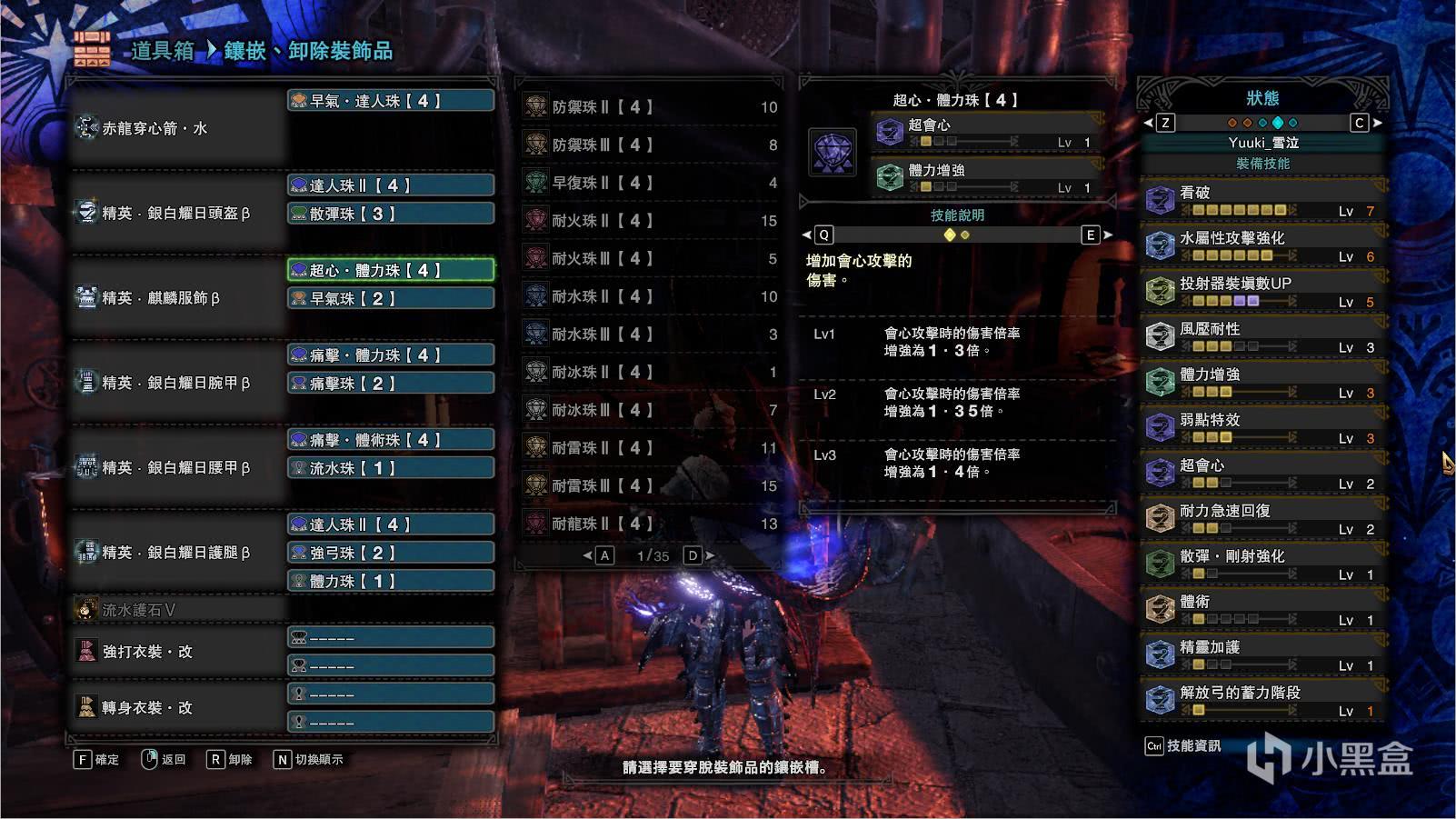Select the 痛擊珠【2】 slot

point(391,384)
